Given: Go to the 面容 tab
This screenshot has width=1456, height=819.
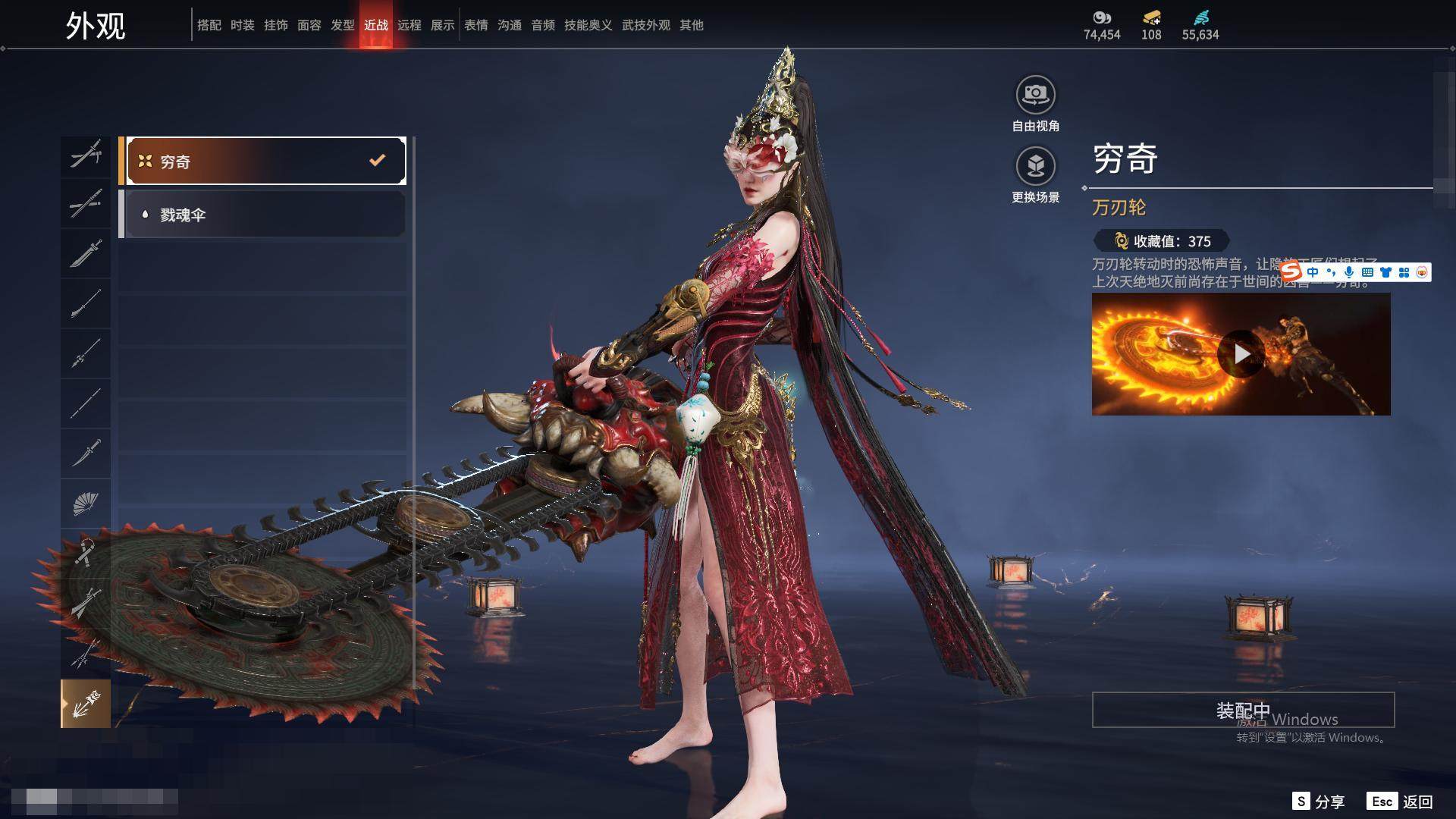Looking at the screenshot, I should [x=309, y=25].
